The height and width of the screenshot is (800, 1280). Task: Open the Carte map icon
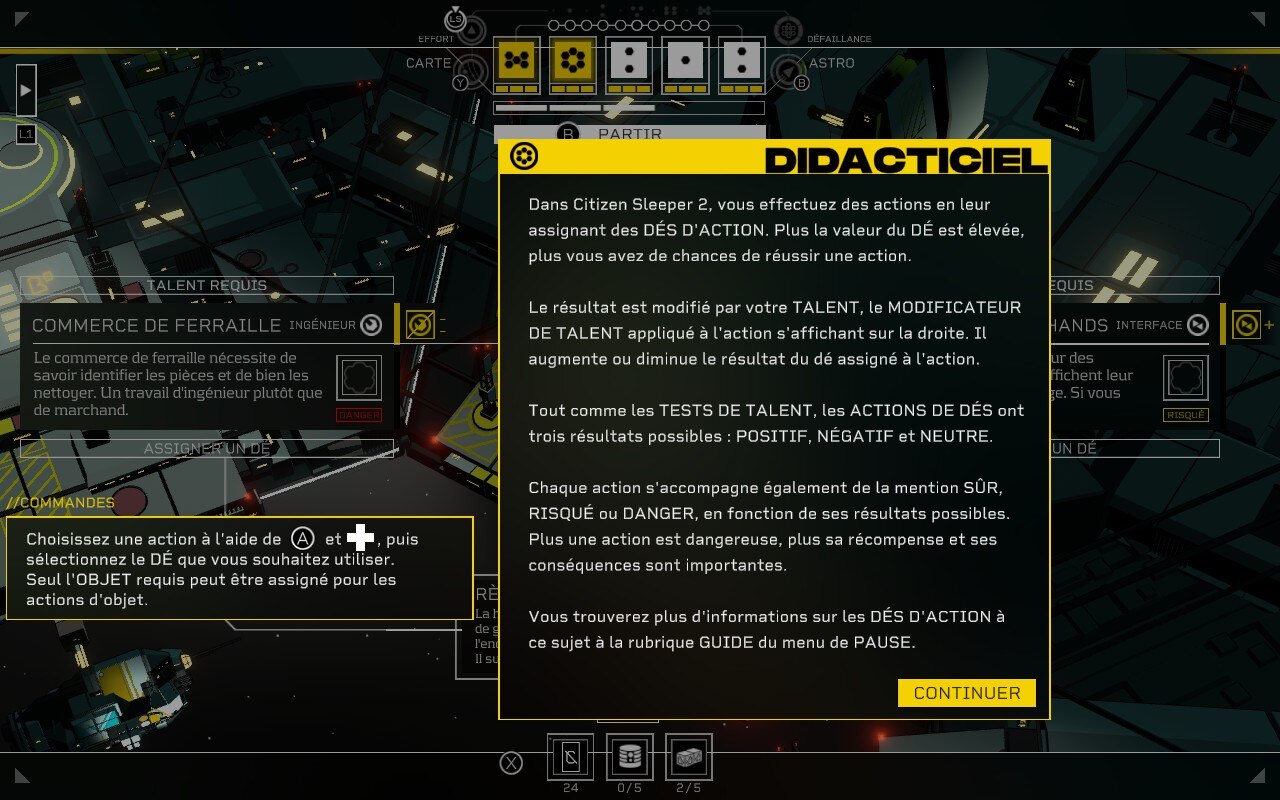(471, 70)
